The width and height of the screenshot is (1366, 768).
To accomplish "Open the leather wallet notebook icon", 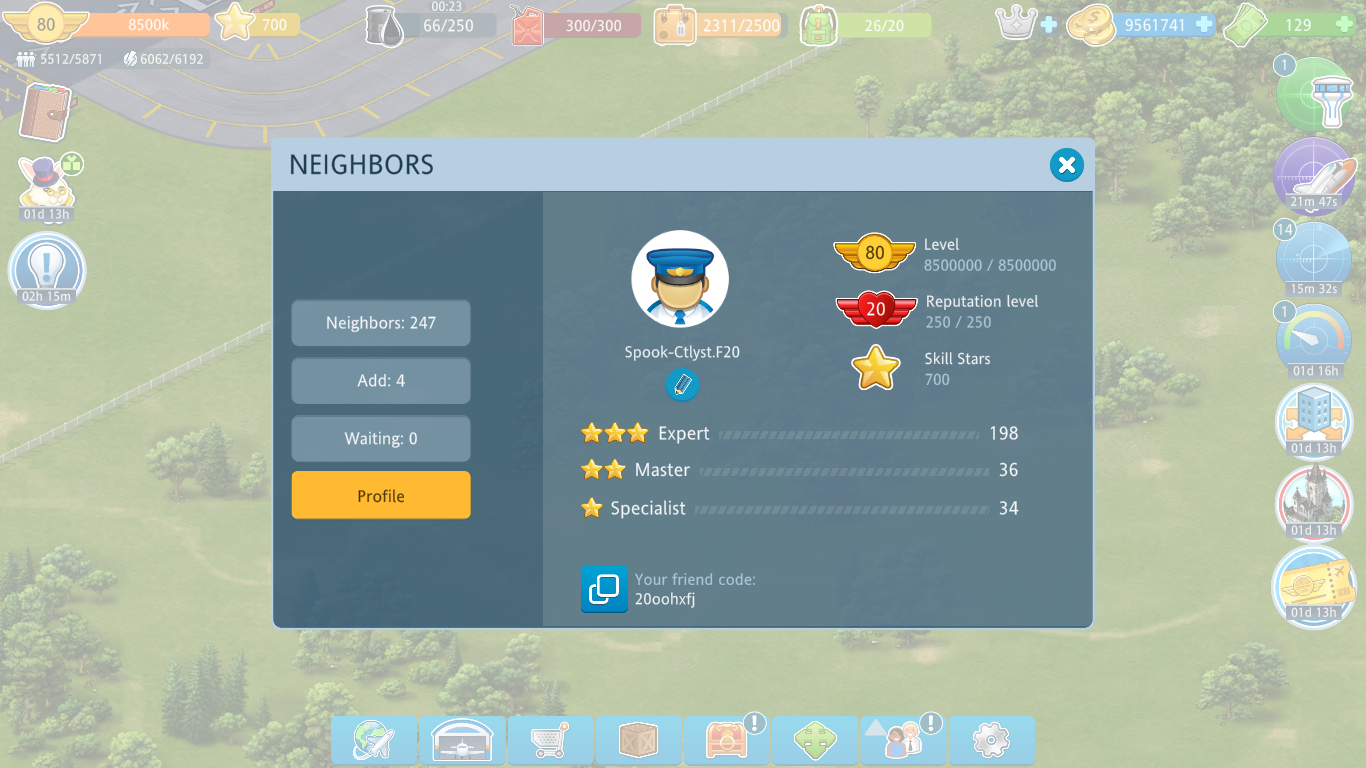I will pyautogui.click(x=45, y=112).
